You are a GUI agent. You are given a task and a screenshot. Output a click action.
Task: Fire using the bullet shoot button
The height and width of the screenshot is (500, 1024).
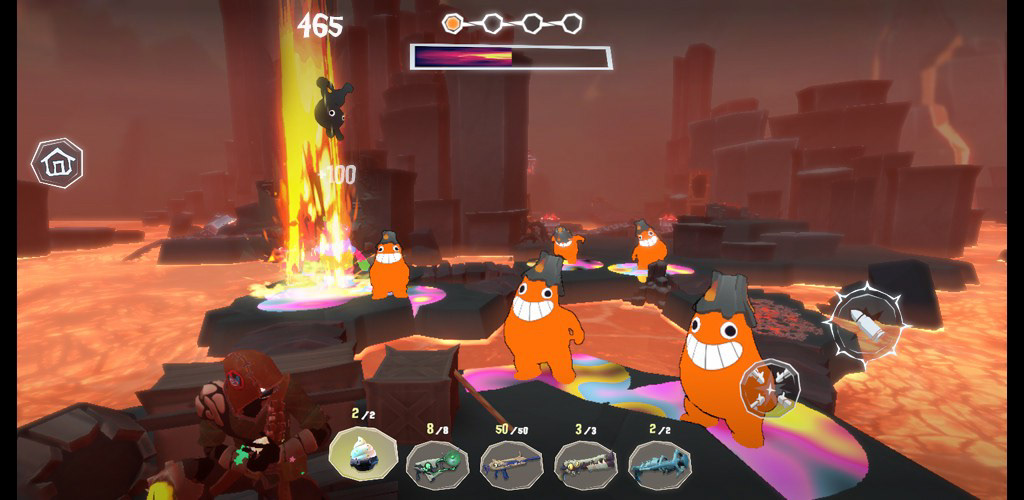point(866,322)
